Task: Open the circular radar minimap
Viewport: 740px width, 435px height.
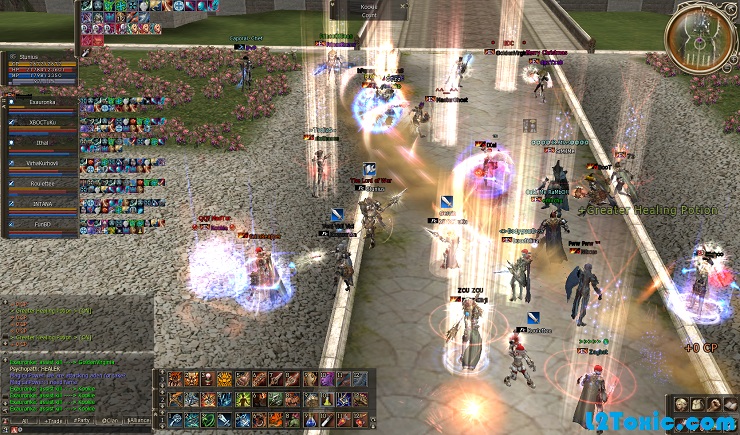Action: (x=701, y=37)
